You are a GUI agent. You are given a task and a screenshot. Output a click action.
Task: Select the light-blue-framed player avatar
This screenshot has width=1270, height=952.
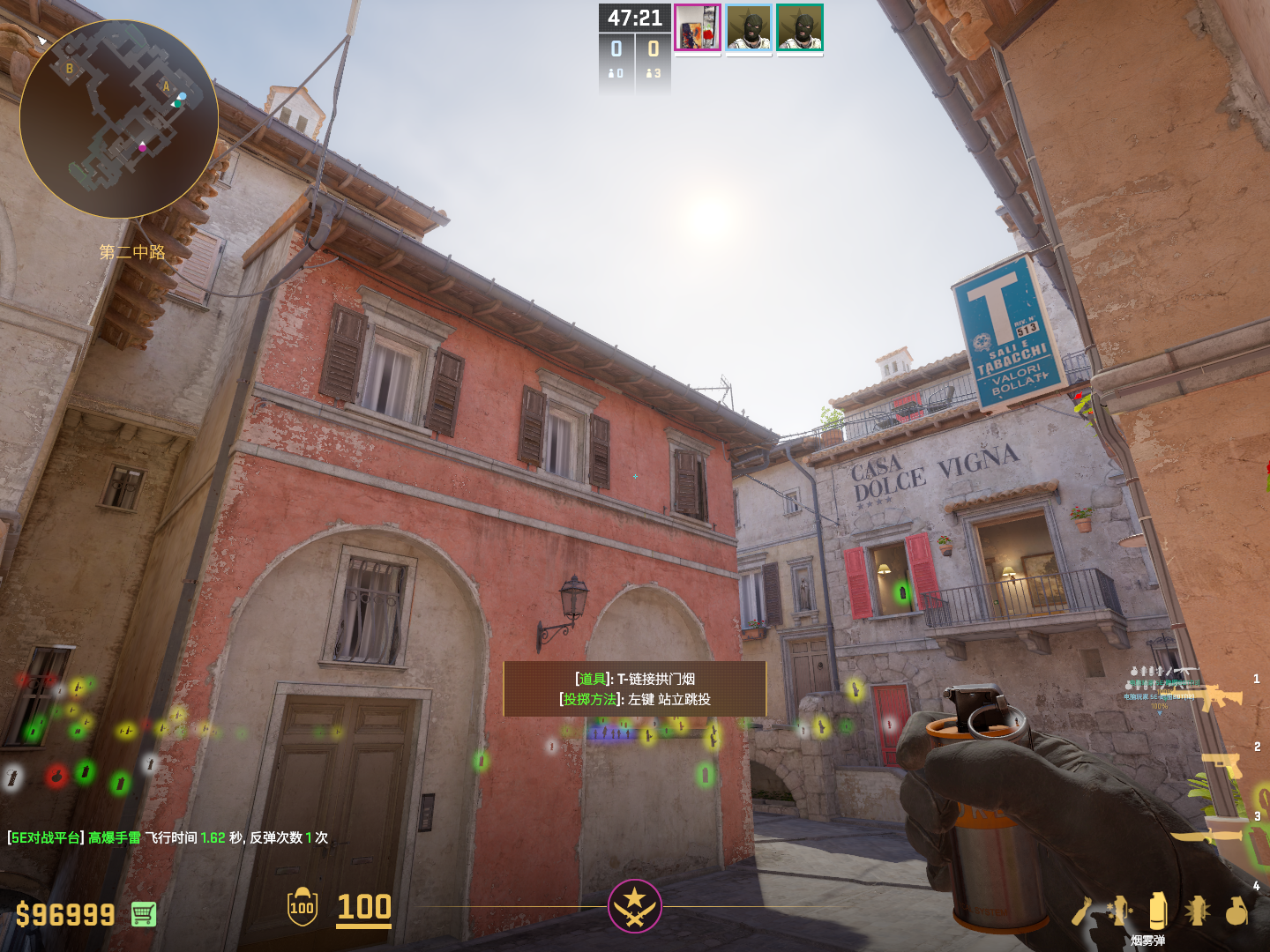749,28
